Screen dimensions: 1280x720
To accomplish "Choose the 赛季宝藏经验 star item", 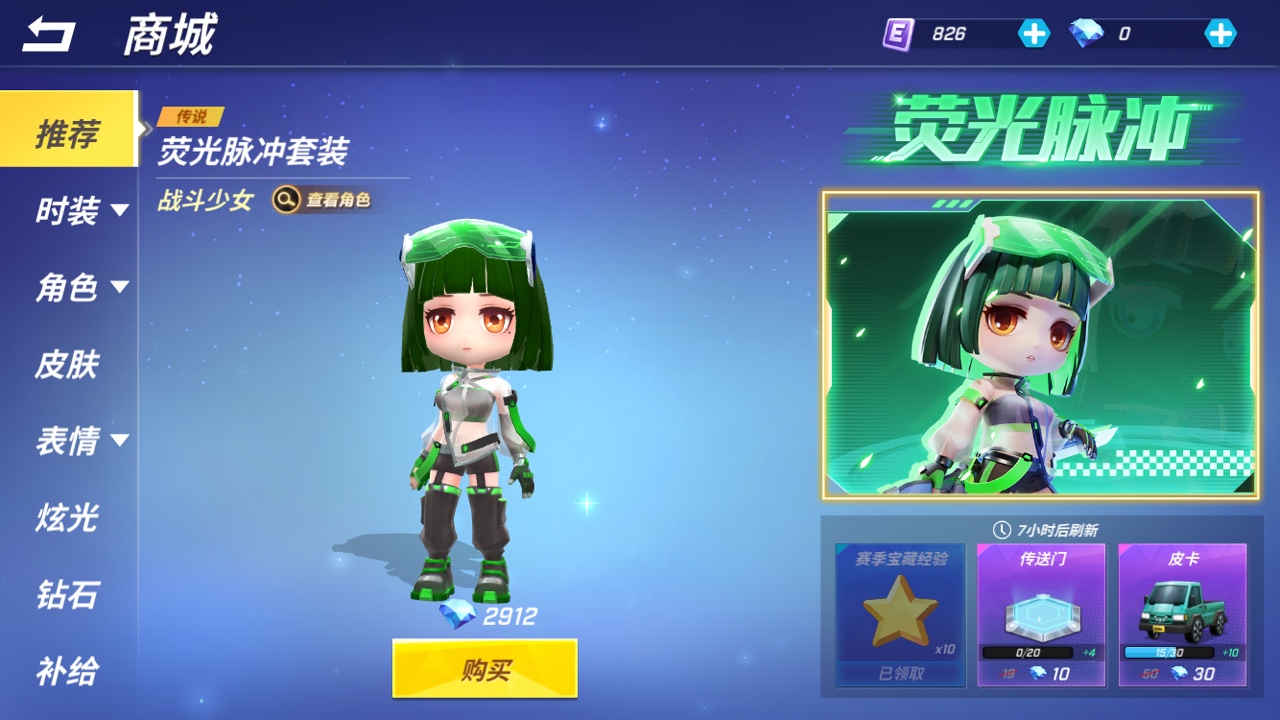I will tap(901, 614).
